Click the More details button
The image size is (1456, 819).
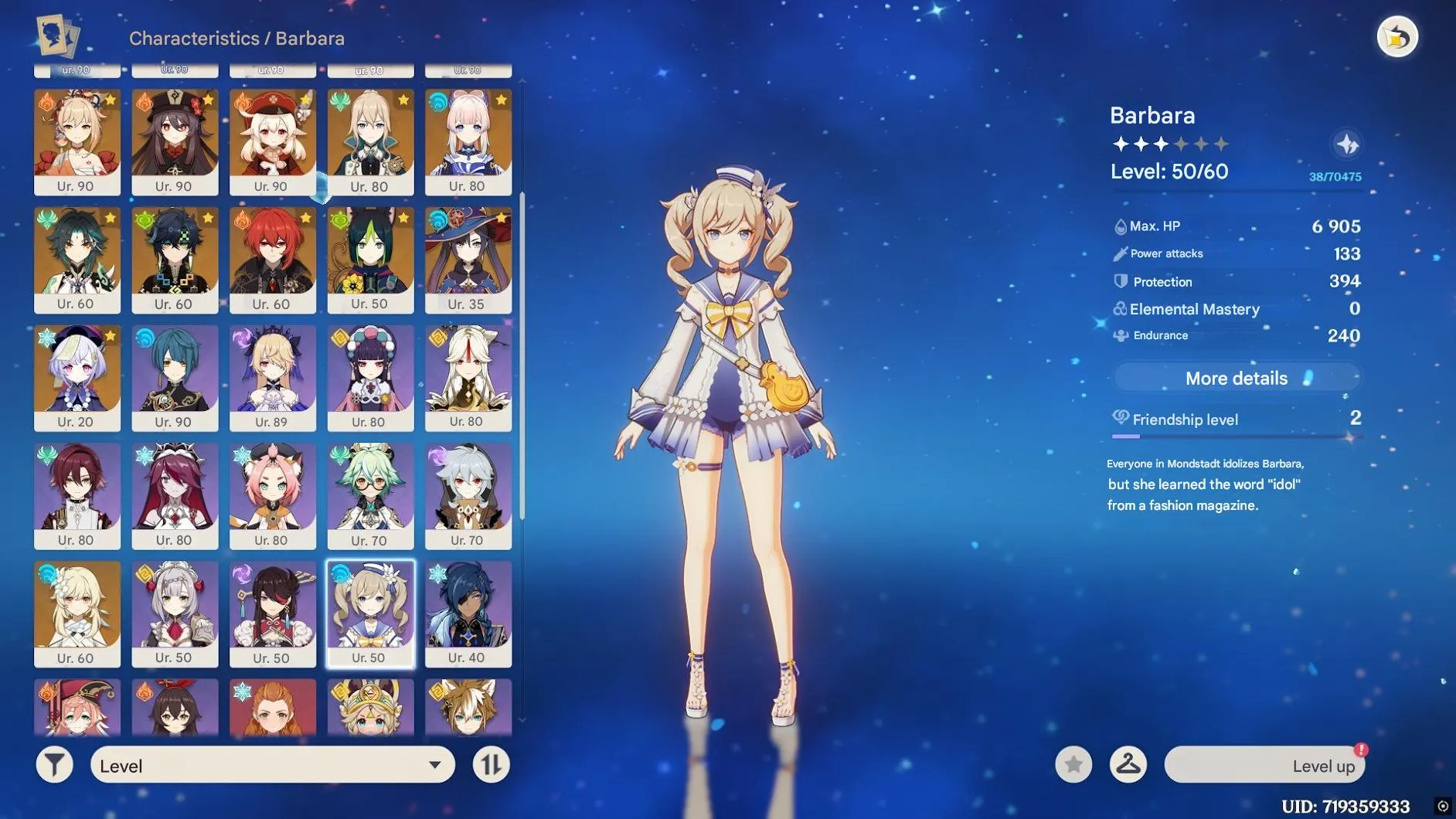[1235, 378]
